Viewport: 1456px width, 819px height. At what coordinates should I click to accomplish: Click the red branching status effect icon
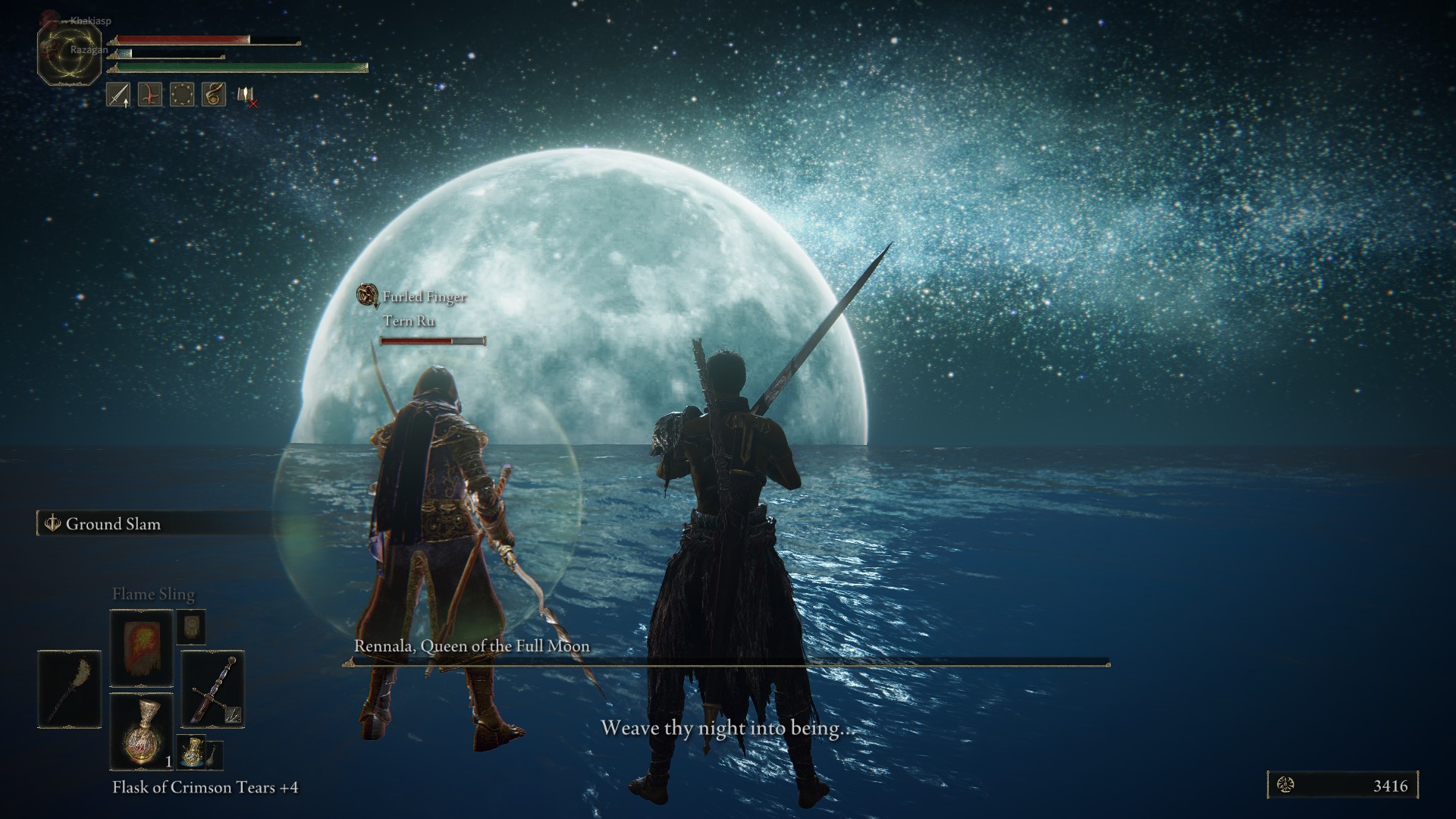point(150,95)
